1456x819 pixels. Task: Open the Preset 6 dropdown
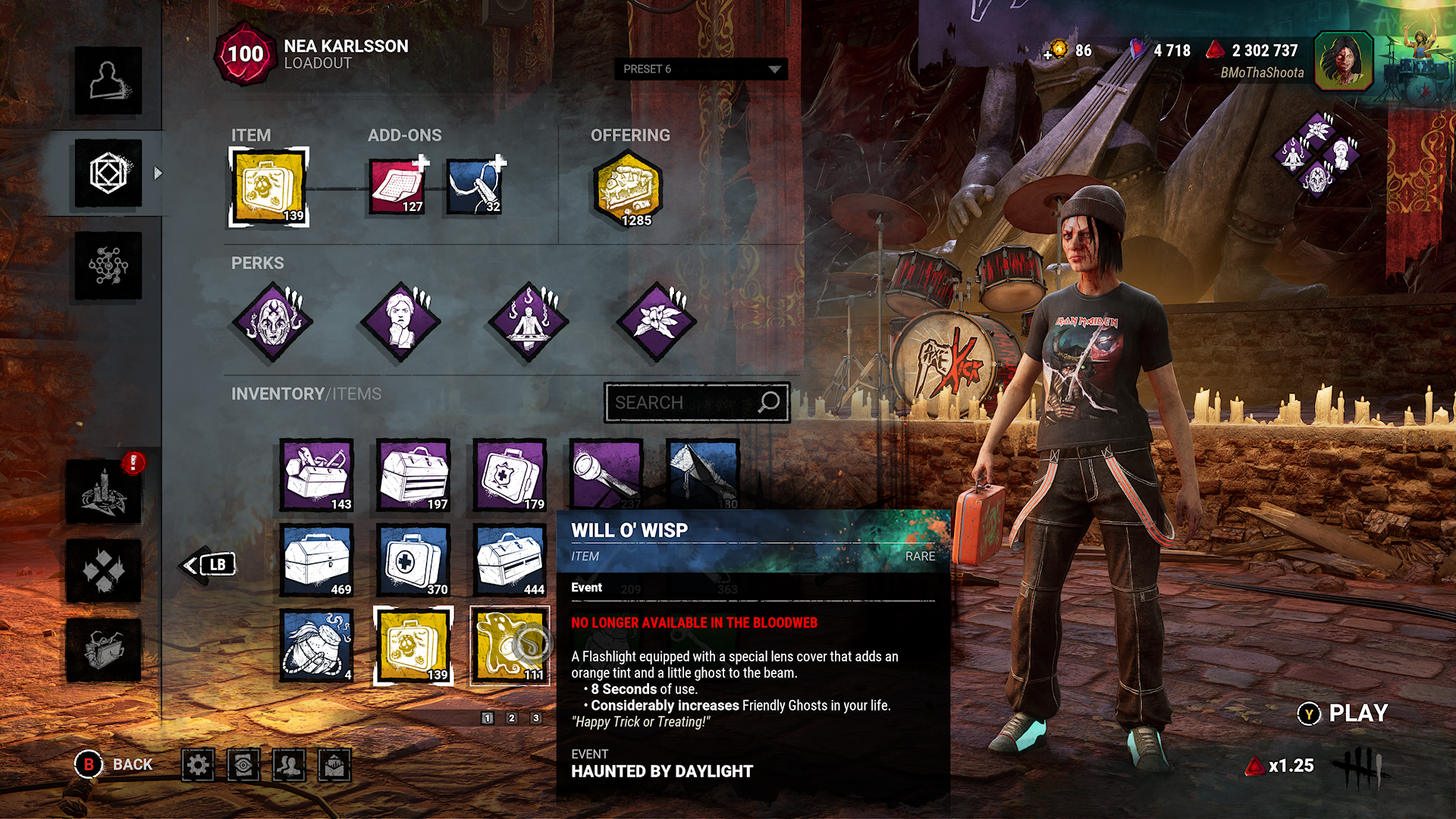click(x=701, y=69)
